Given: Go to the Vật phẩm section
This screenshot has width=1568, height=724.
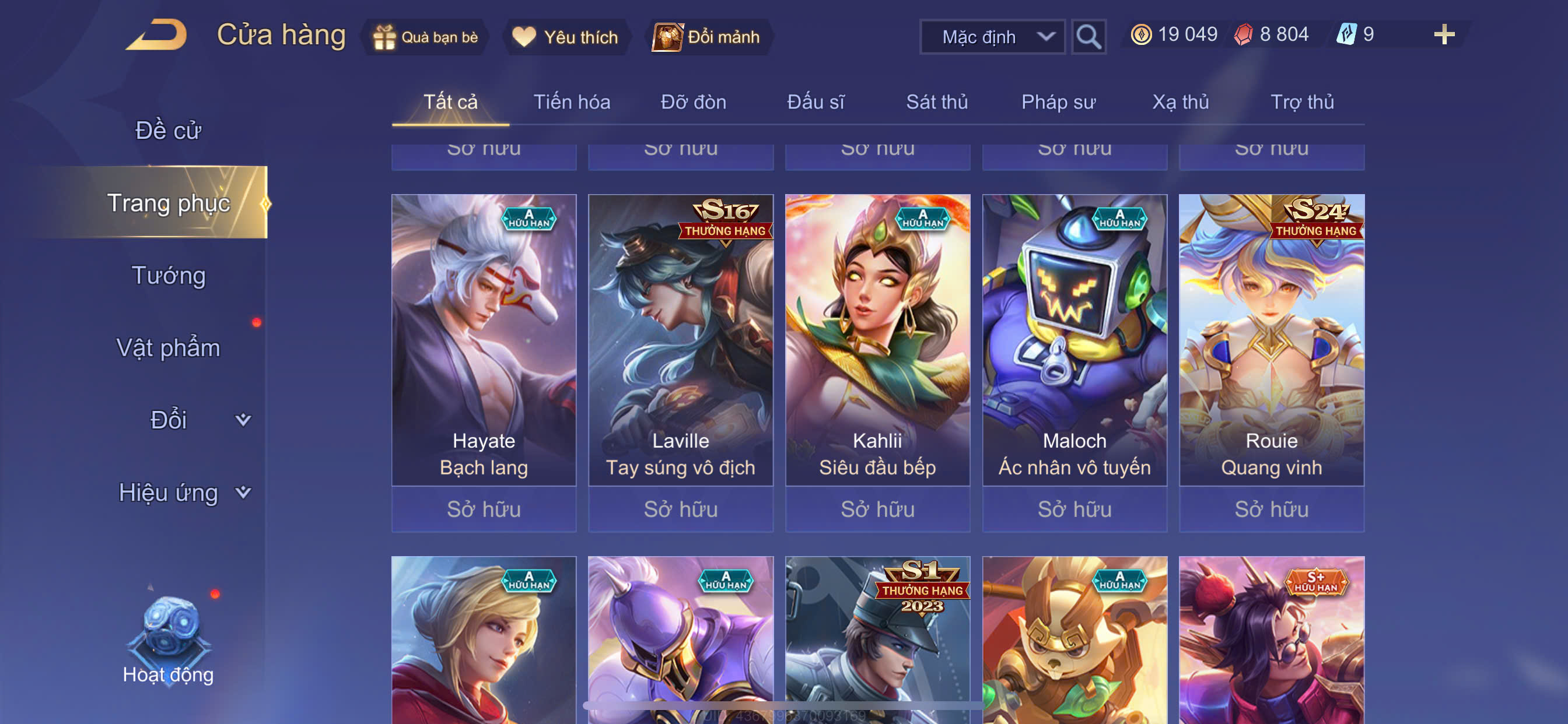Looking at the screenshot, I should tap(168, 348).
